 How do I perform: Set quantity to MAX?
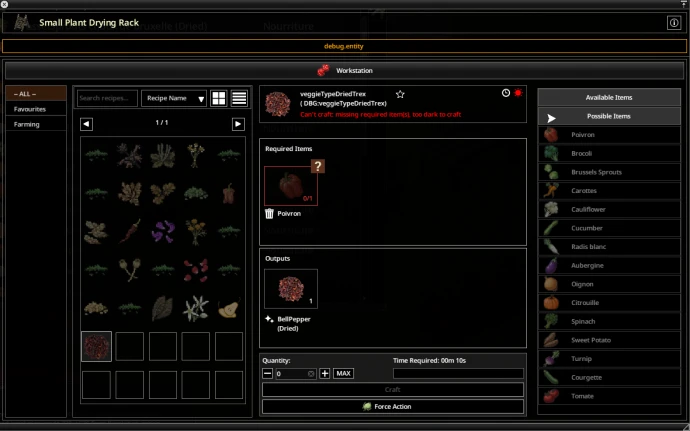[343, 373]
